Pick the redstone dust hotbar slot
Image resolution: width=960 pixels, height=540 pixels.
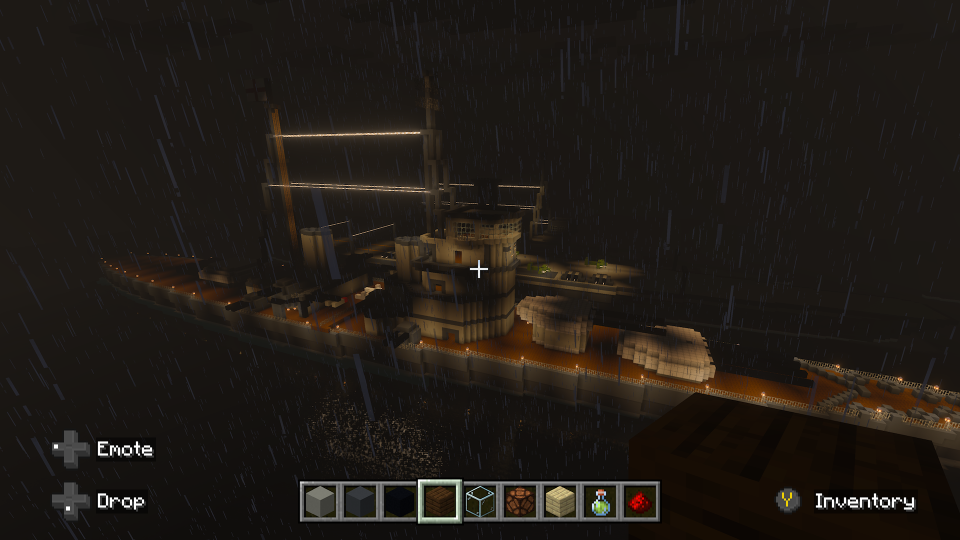click(640, 501)
